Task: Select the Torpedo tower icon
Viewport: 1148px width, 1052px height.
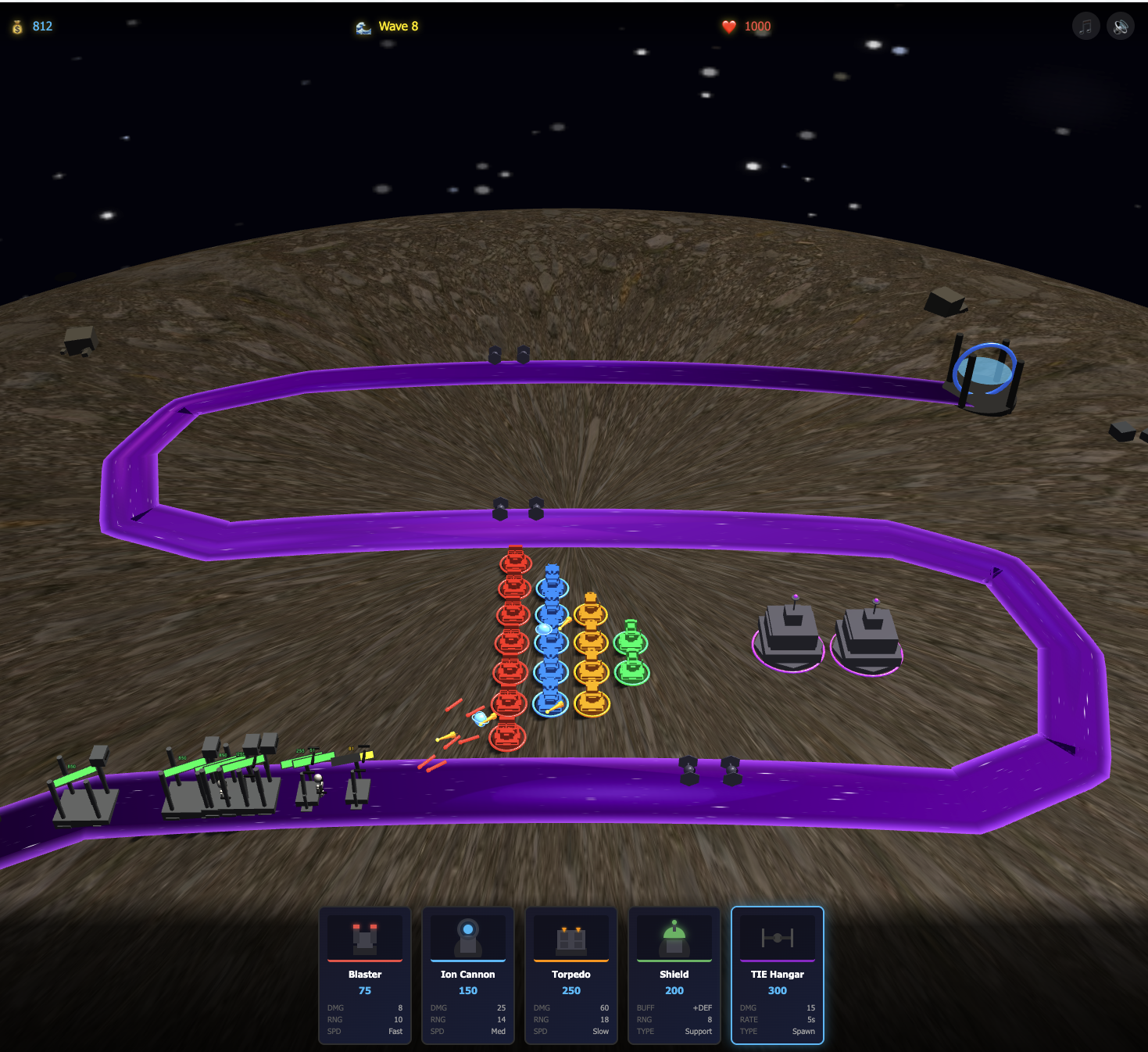Action: (x=570, y=937)
